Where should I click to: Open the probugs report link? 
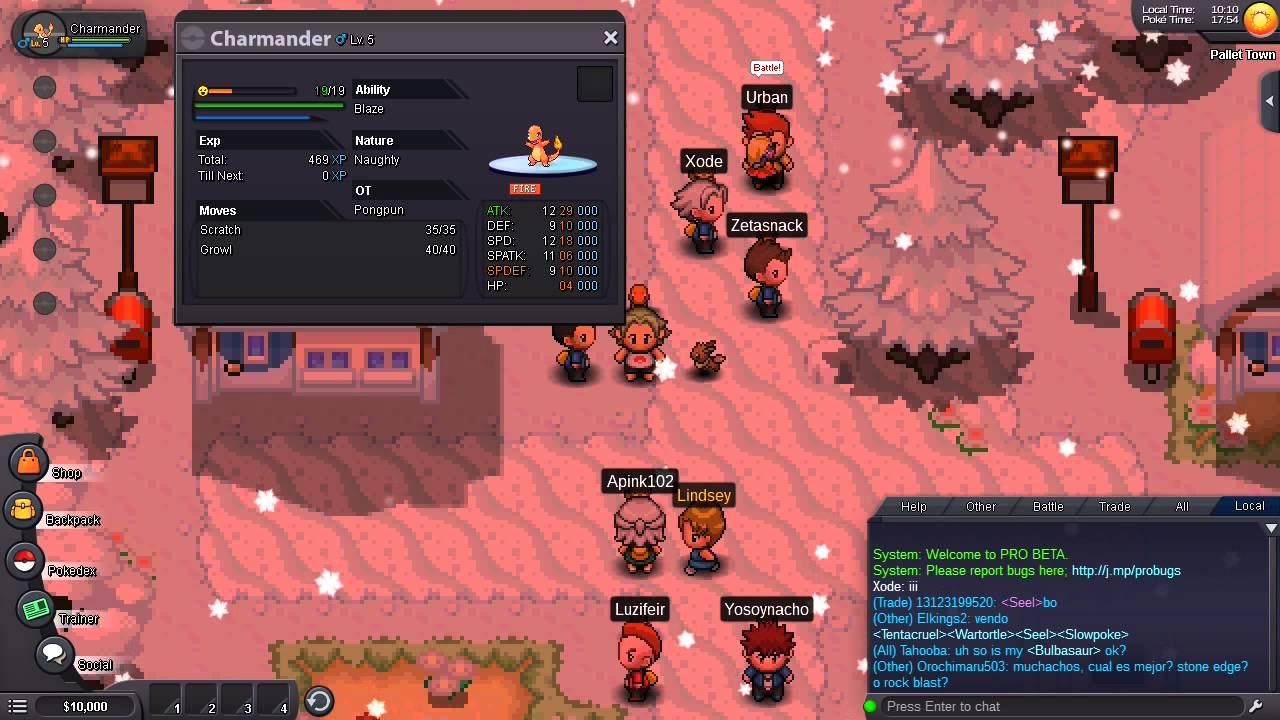tap(1126, 570)
